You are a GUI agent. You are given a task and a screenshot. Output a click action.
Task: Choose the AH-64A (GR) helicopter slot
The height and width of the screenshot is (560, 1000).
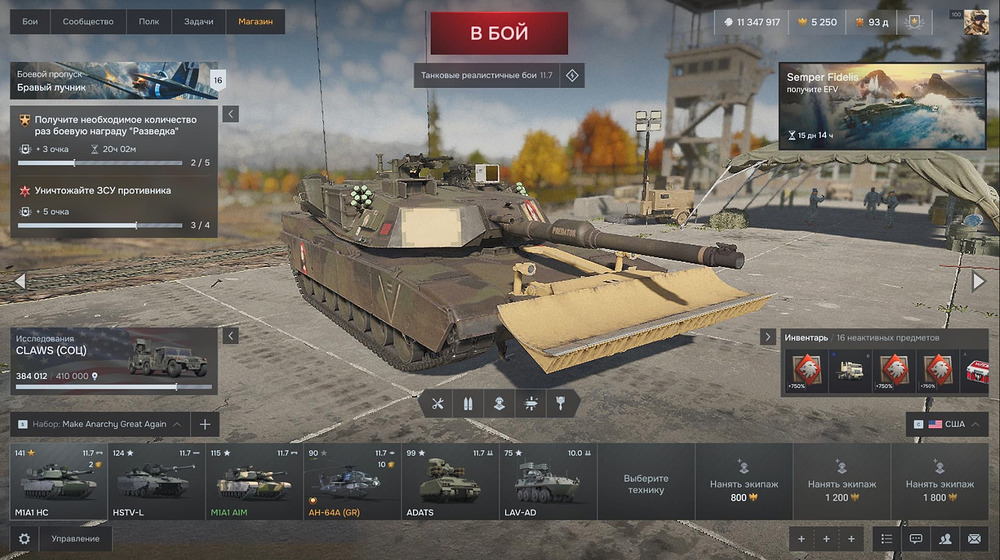pos(352,482)
